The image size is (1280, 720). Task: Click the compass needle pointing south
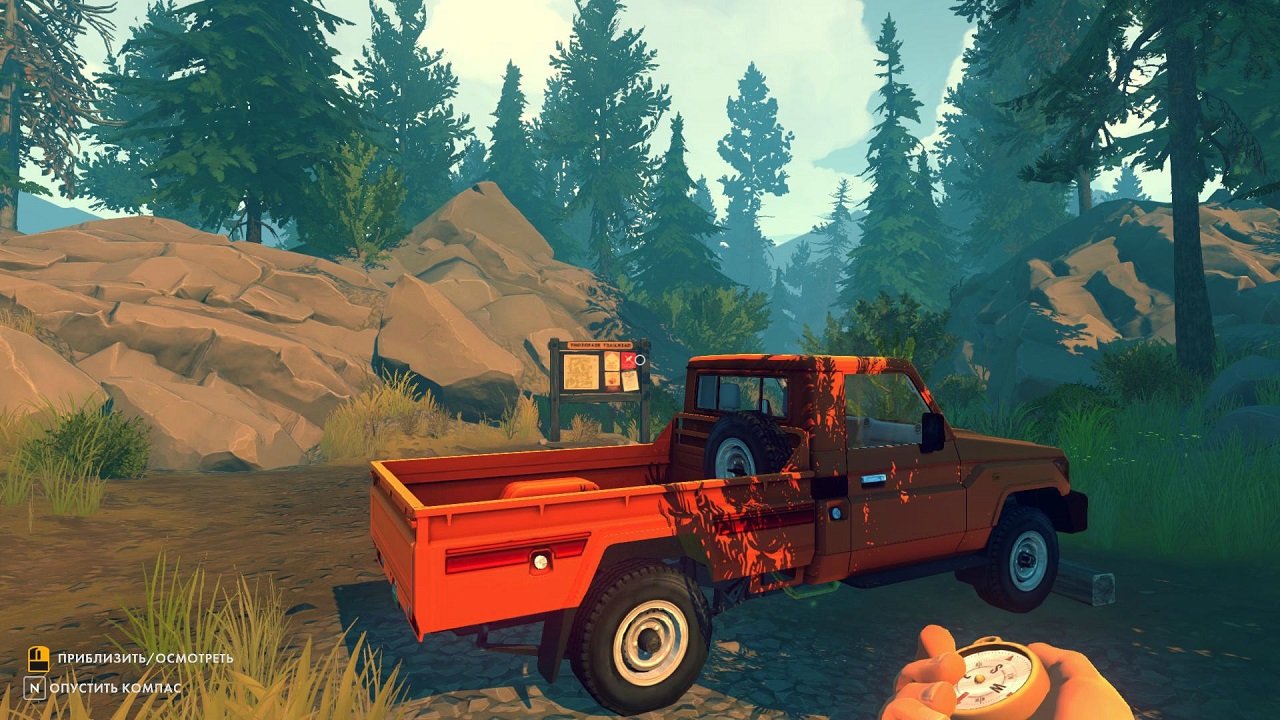[1008, 660]
